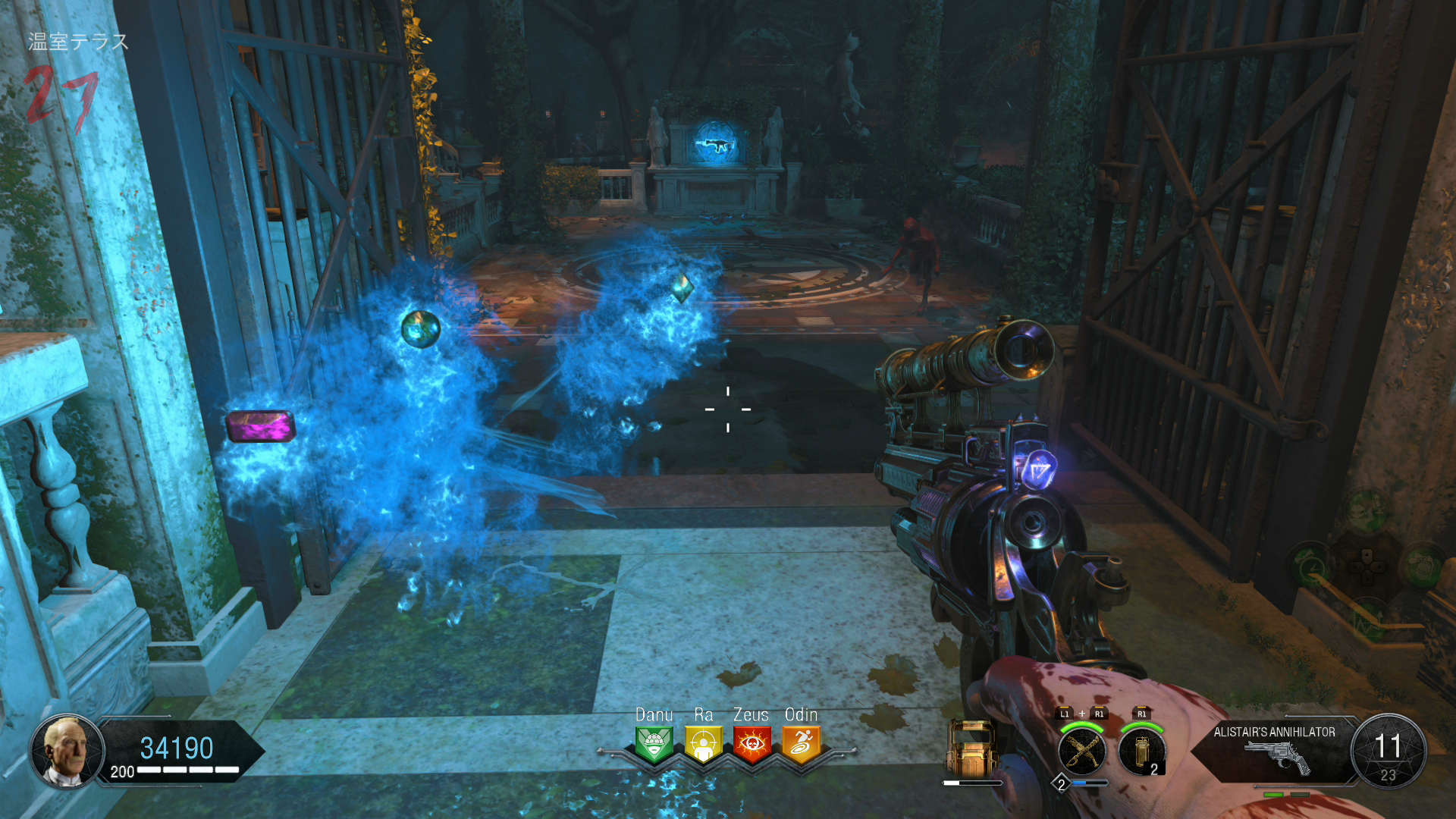This screenshot has width=1456, height=819.
Task: Click the character portrait
Action: (x=67, y=750)
